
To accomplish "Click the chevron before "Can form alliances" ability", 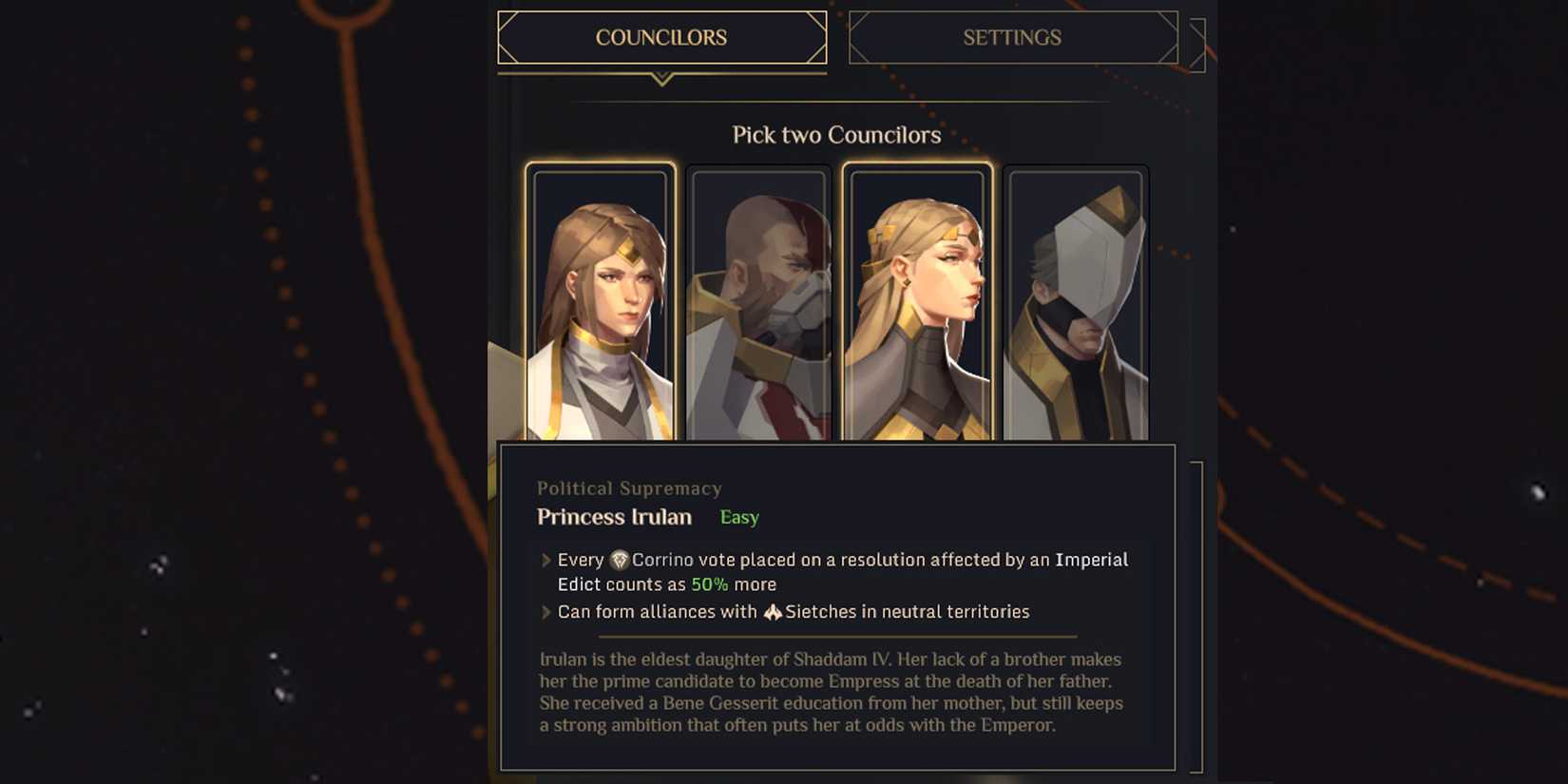I will (545, 612).
